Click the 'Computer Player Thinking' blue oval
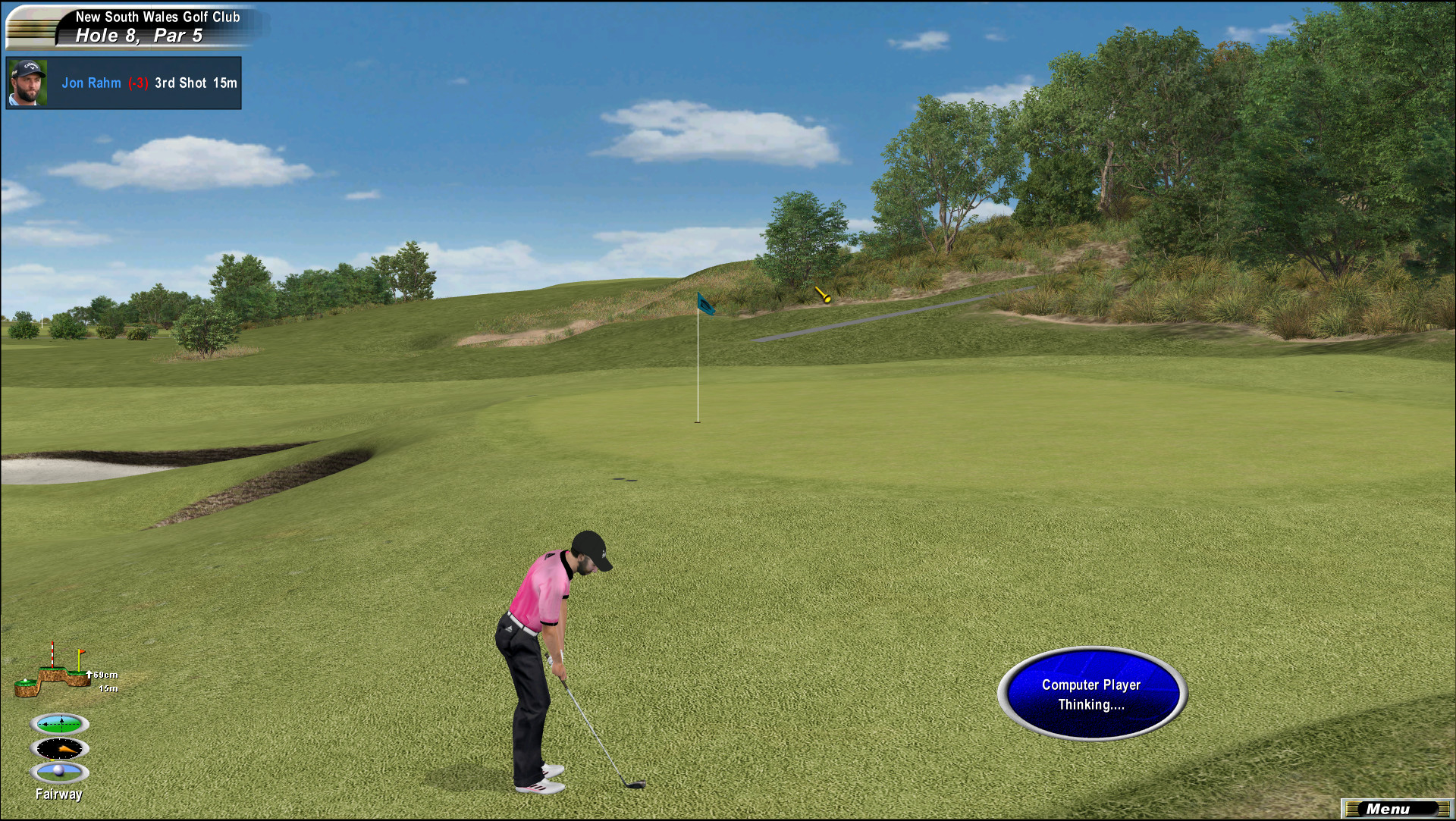 tap(1091, 694)
